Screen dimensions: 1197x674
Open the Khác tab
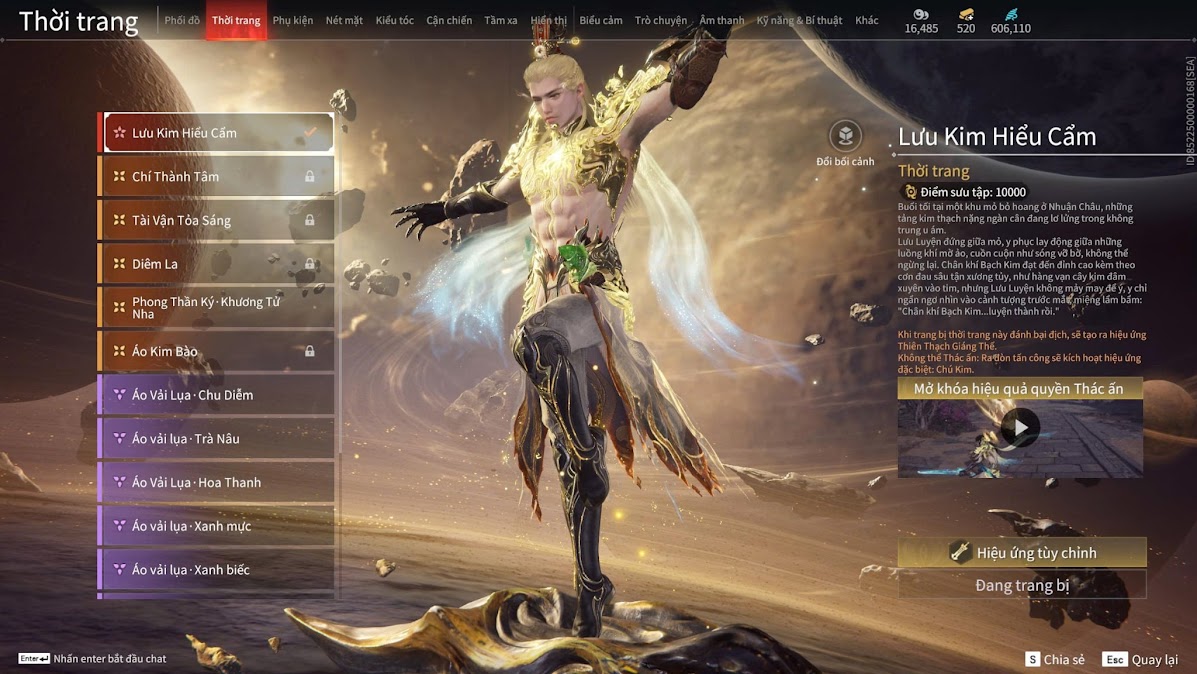867,20
